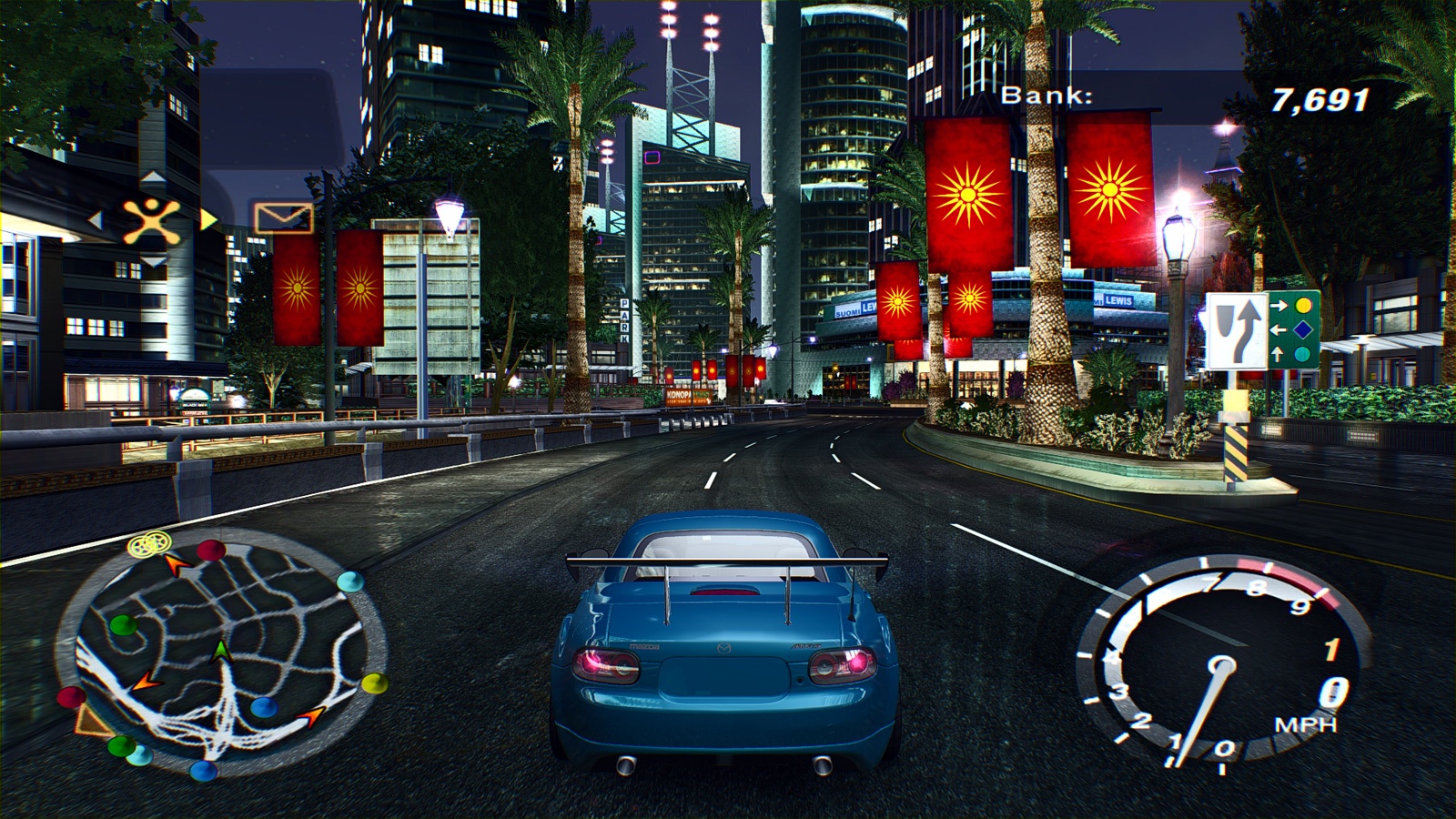
Task: Click the up arrow above the figure icon
Action: [152, 177]
